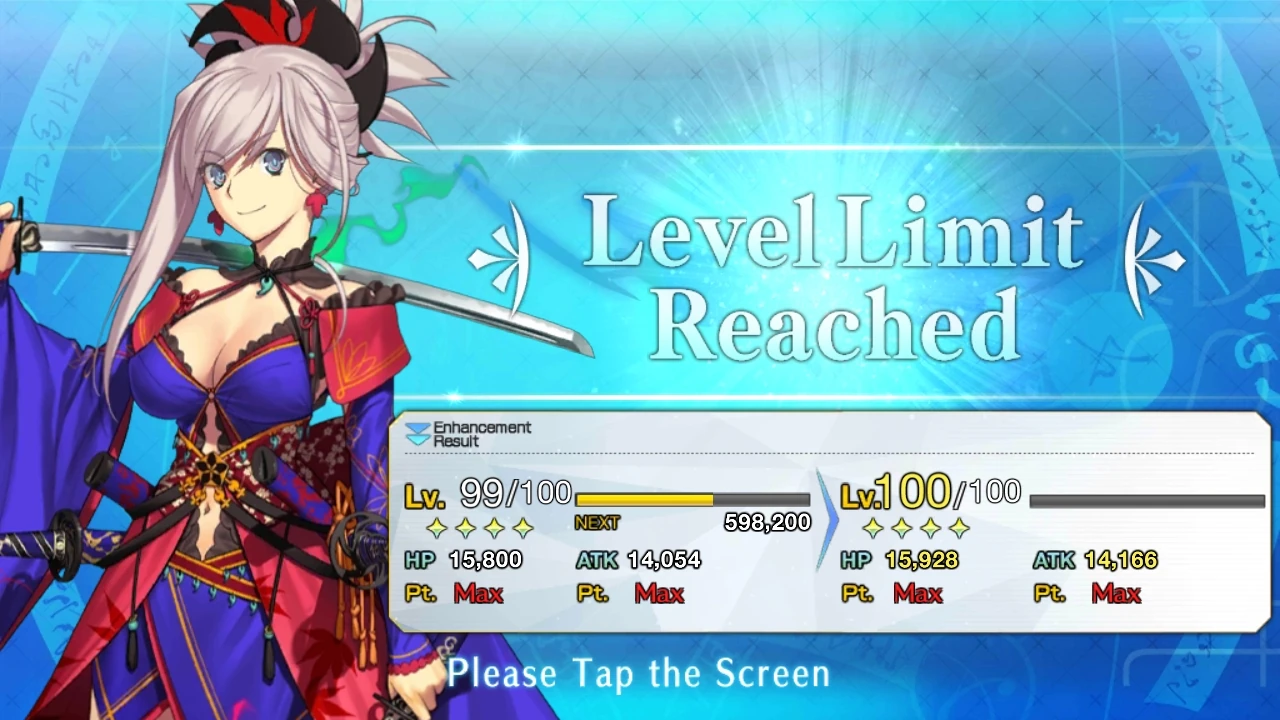Click the red Max next to left Pt. label
This screenshot has width=1280, height=720.
coord(479,593)
